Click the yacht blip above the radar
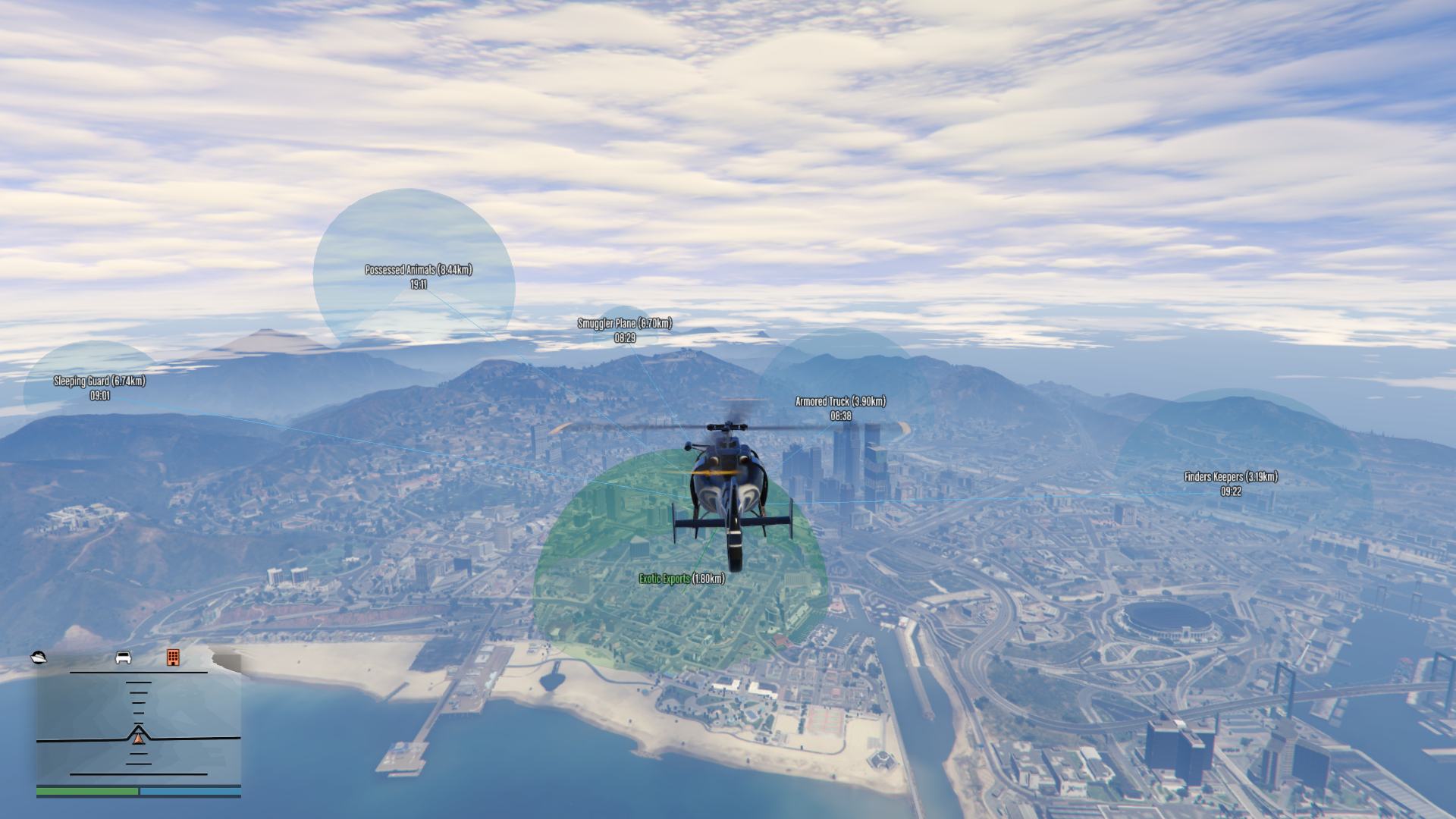1456x819 pixels. (x=39, y=657)
